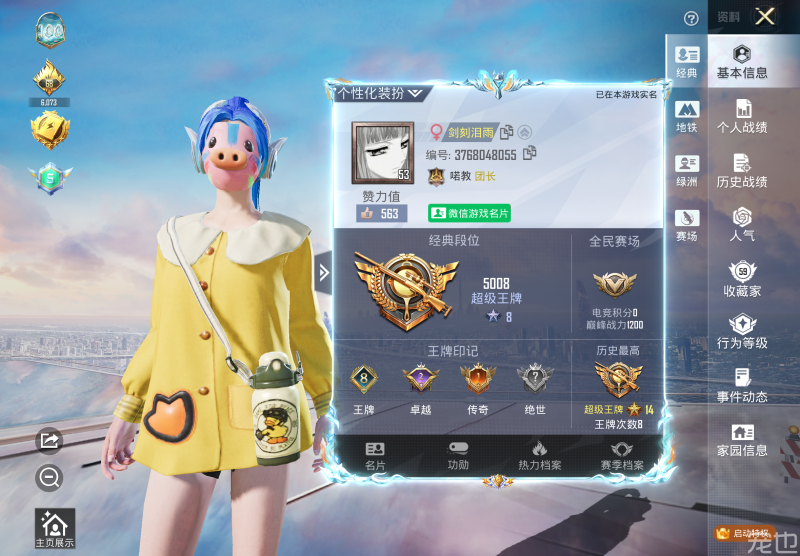Image resolution: width=800 pixels, height=556 pixels.
Task: Open the 行为等级 behavior level page
Action: [x=742, y=332]
